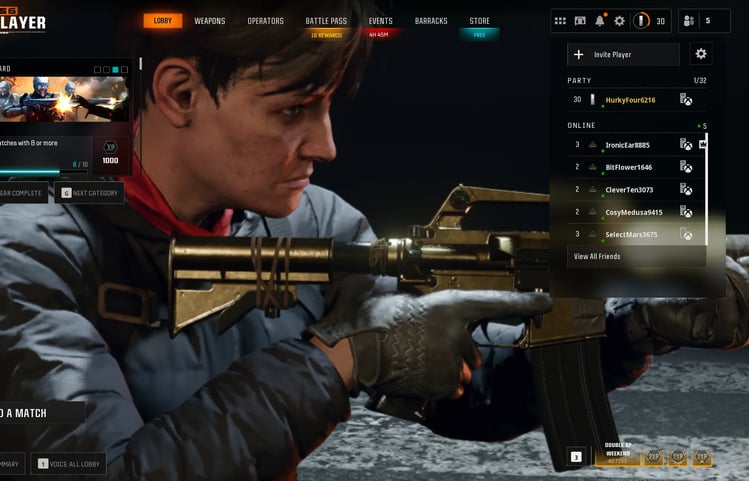Click the Next Category button
This screenshot has height=481, width=749.
pos(89,193)
